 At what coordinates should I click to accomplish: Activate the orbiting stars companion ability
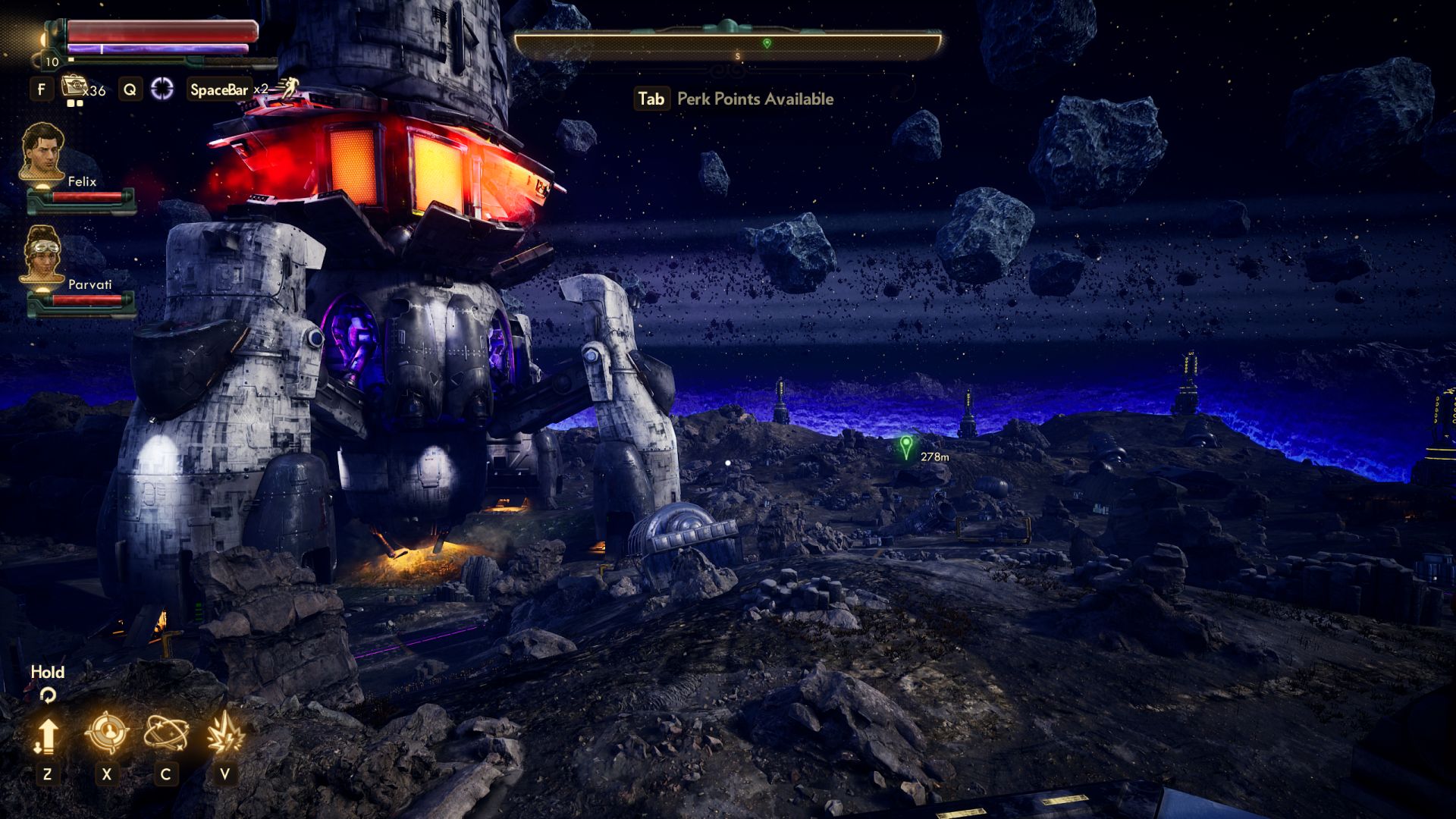click(x=166, y=733)
